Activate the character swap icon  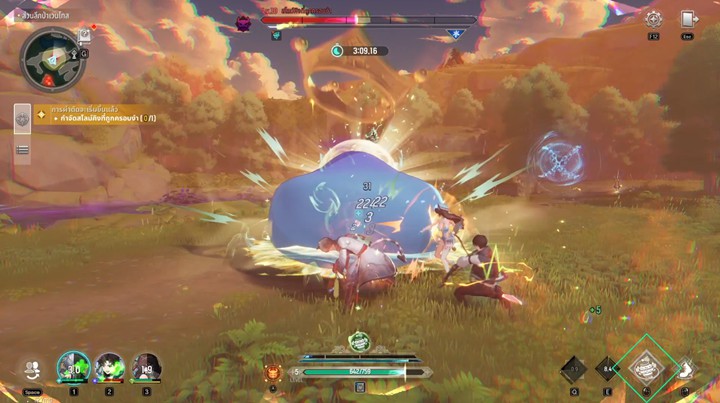click(x=32, y=369)
